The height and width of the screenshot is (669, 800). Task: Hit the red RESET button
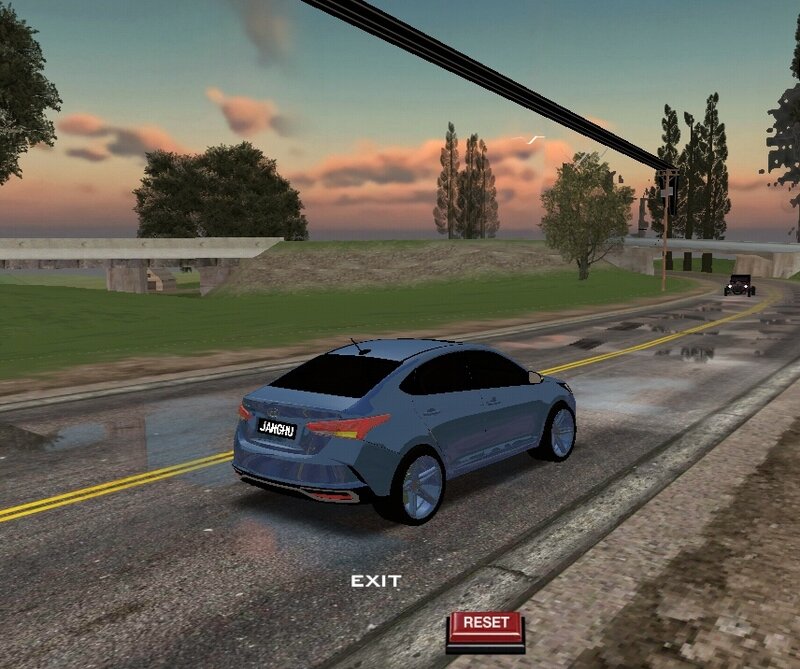tap(486, 626)
